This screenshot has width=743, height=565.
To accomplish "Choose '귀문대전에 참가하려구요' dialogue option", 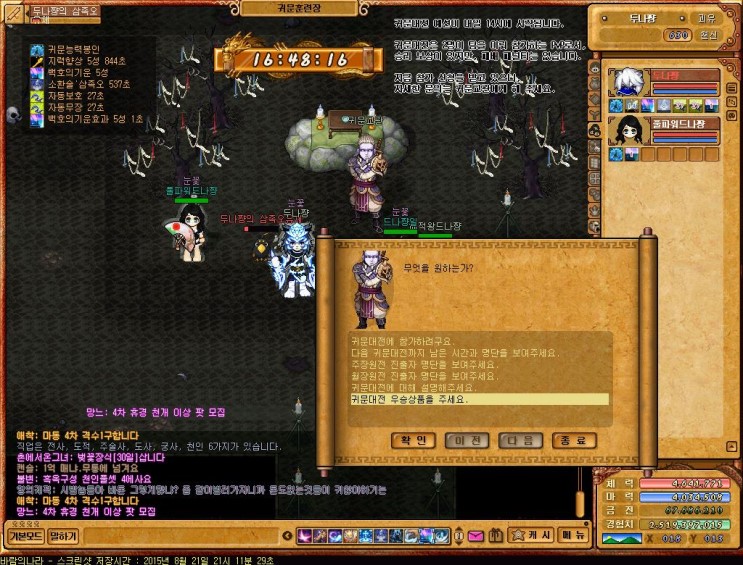I will 400,342.
